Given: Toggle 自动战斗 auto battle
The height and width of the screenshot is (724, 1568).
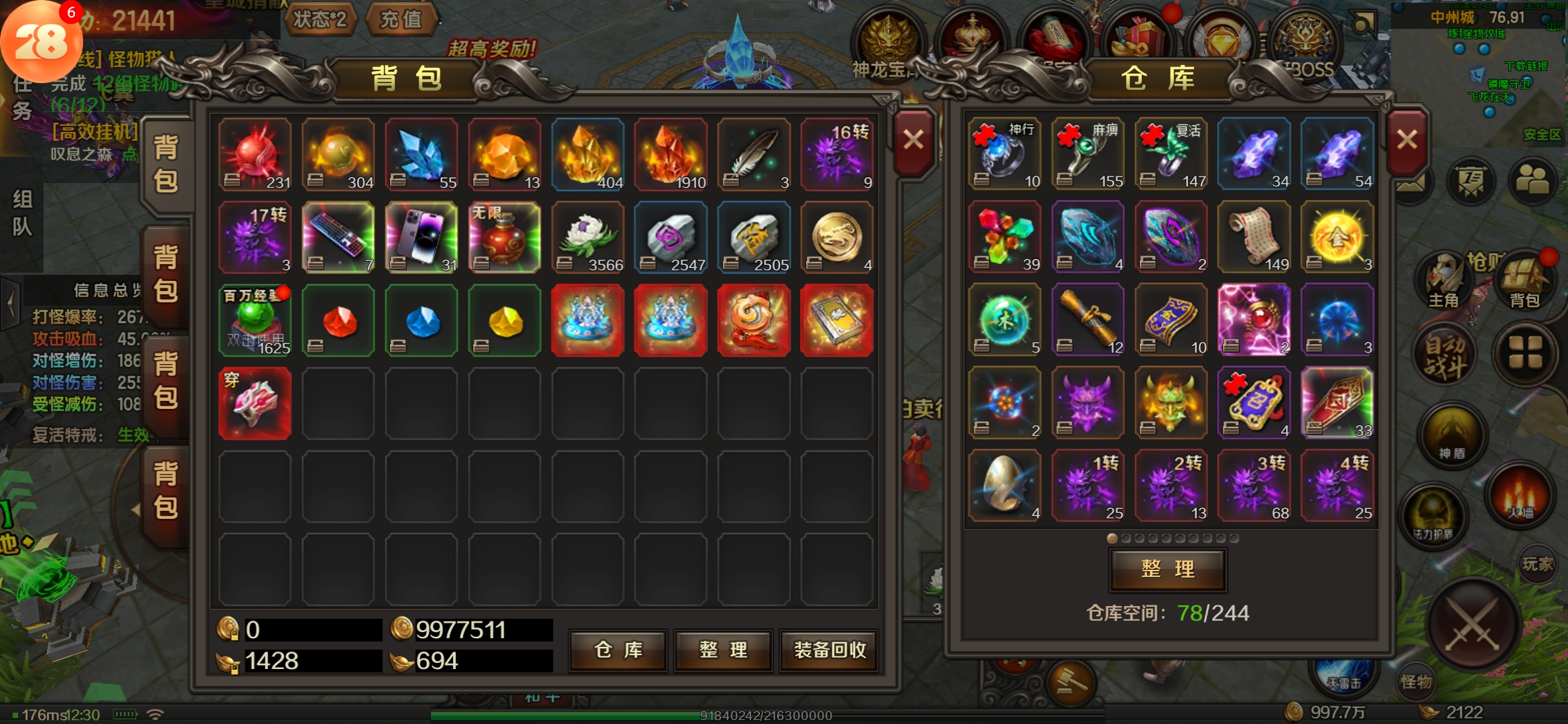Looking at the screenshot, I should pyautogui.click(x=1445, y=356).
